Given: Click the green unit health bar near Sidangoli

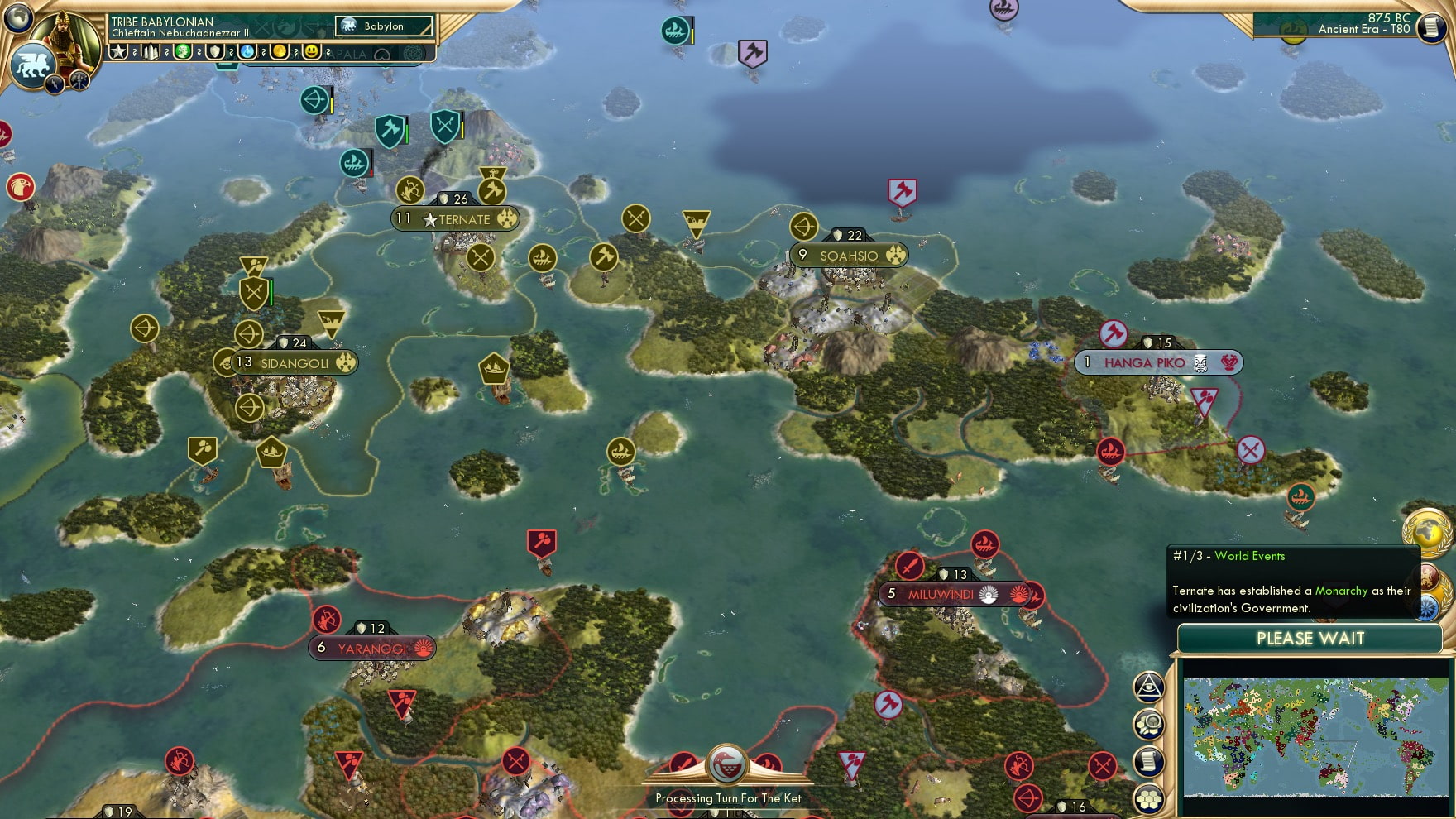Looking at the screenshot, I should click(x=270, y=291).
